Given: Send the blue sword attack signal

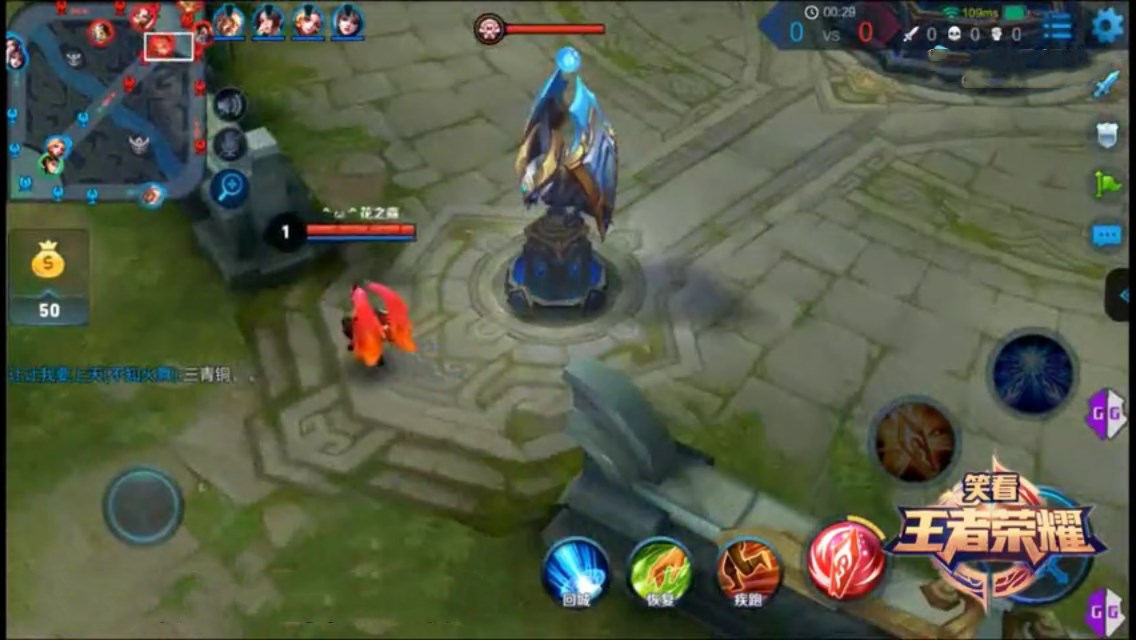Looking at the screenshot, I should click(x=1105, y=85).
